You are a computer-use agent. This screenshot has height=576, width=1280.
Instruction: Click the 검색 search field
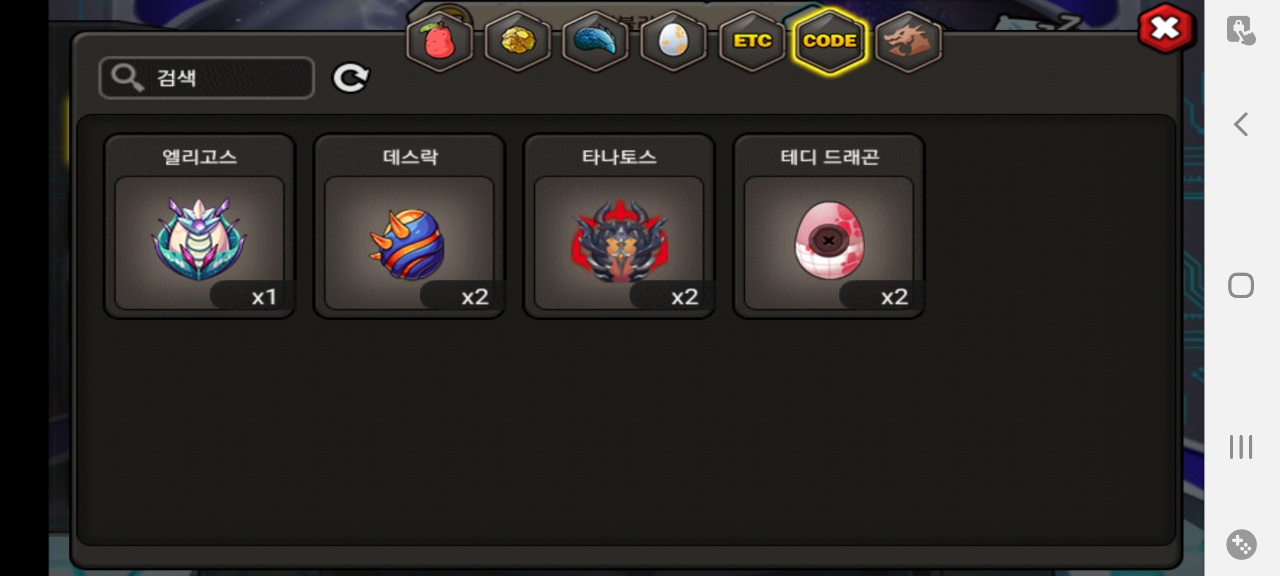click(207, 78)
